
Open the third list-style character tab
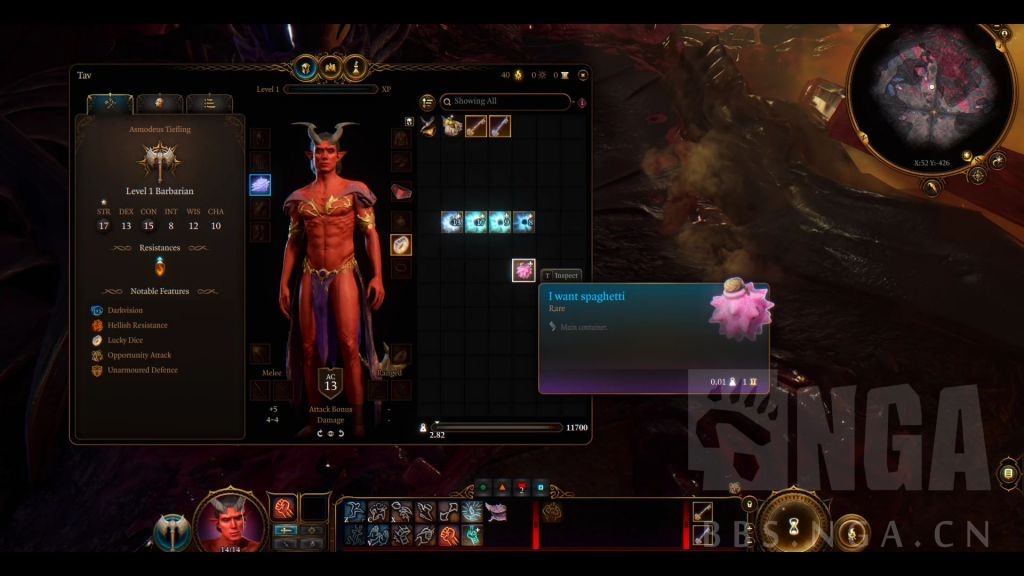click(209, 103)
